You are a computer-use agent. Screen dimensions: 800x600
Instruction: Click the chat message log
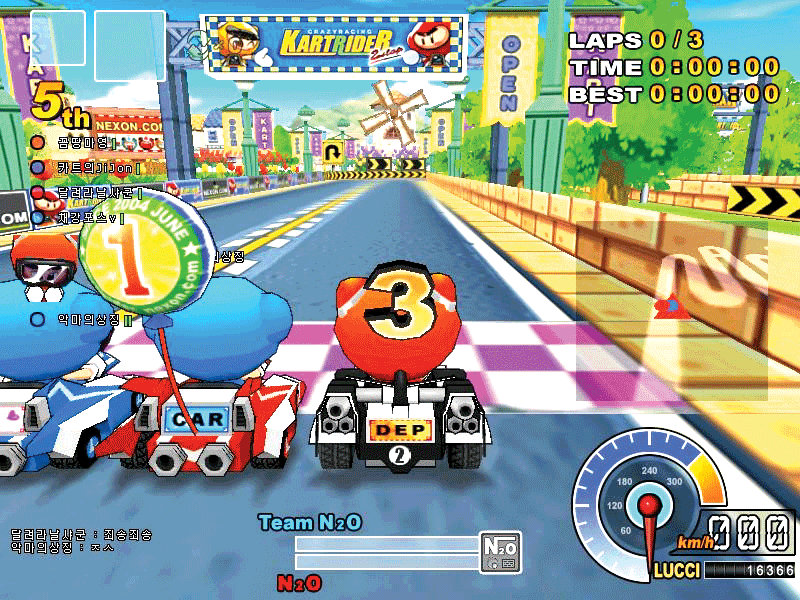click(x=82, y=541)
